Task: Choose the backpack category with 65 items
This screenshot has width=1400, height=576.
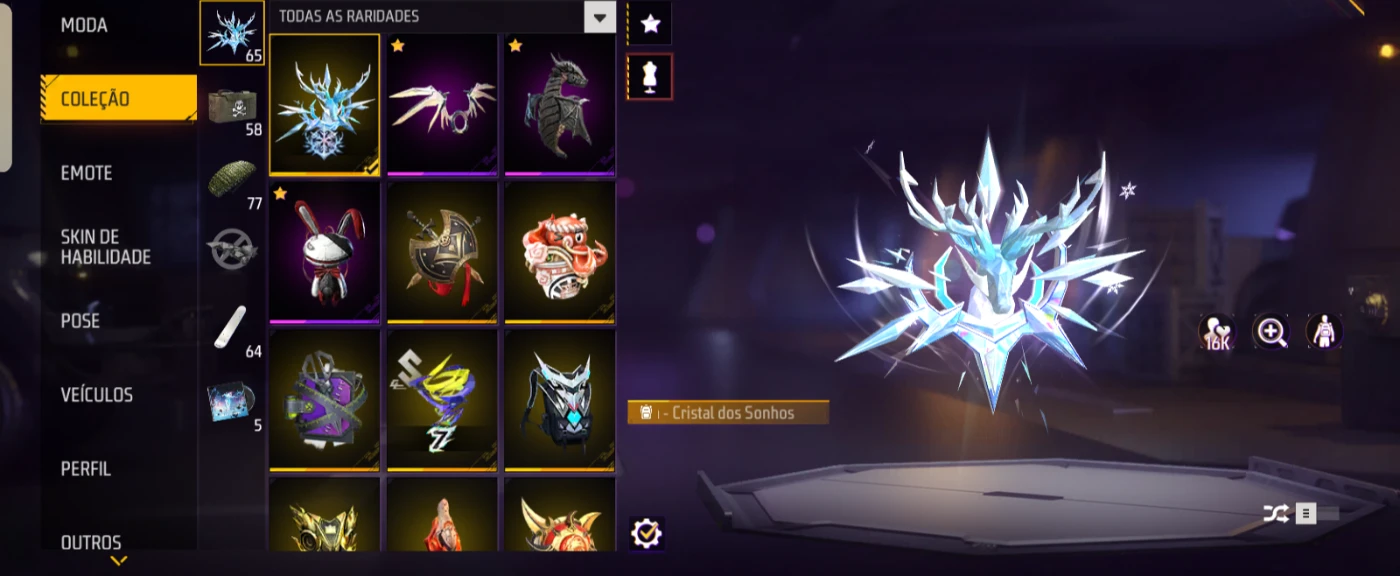Action: 232,33
